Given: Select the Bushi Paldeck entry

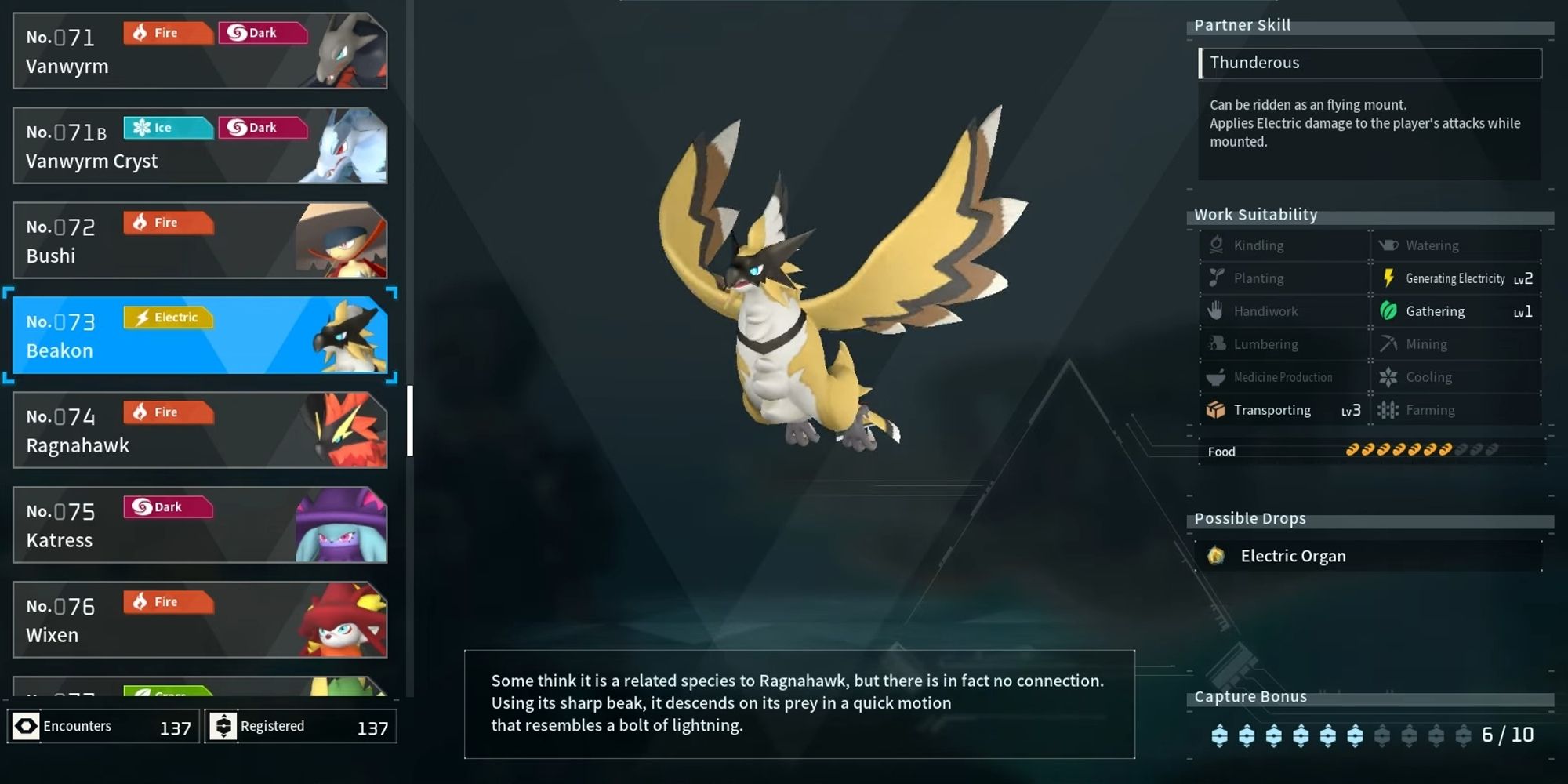Looking at the screenshot, I should [x=200, y=239].
